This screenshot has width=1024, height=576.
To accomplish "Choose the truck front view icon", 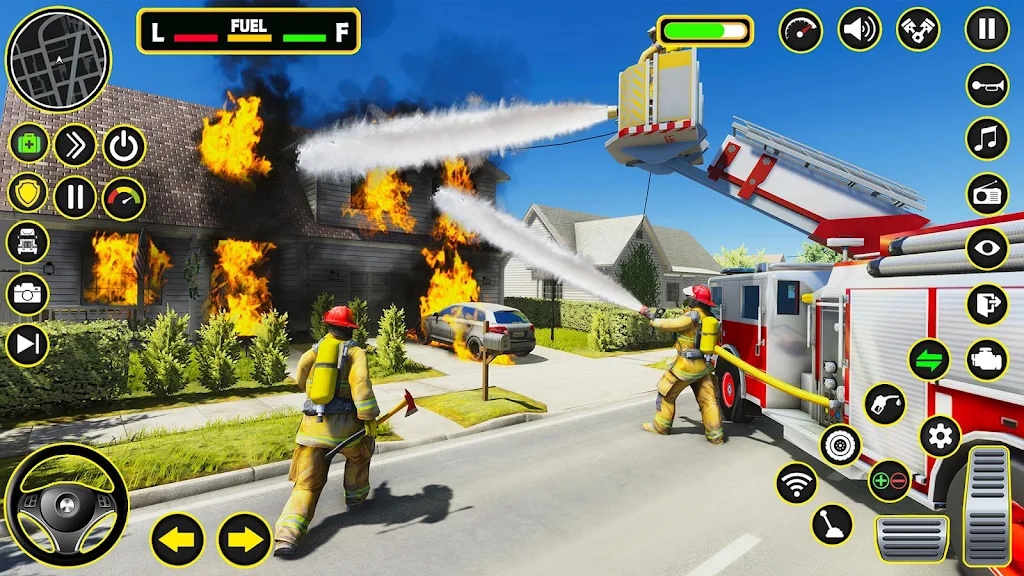I will (28, 241).
